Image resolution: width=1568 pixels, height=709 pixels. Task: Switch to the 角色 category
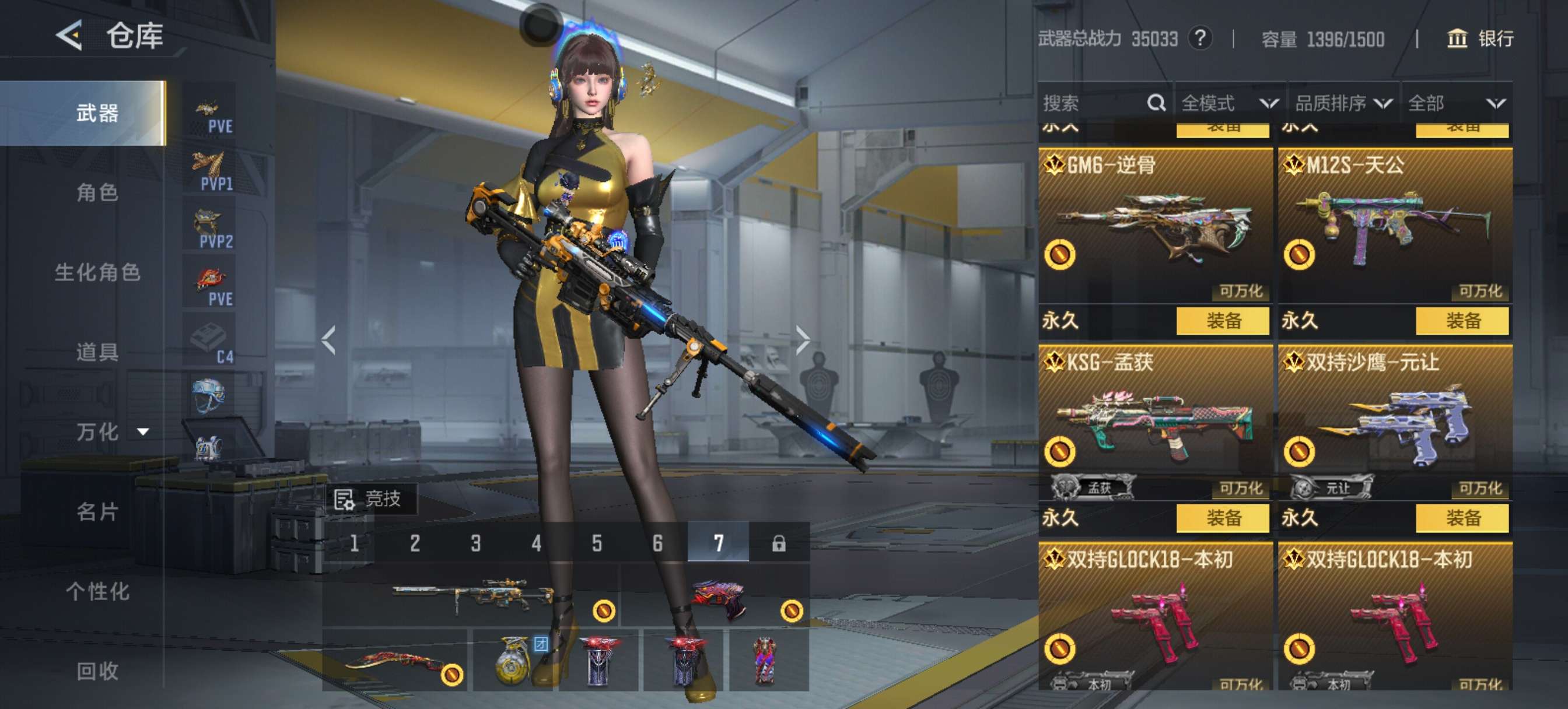[x=97, y=192]
